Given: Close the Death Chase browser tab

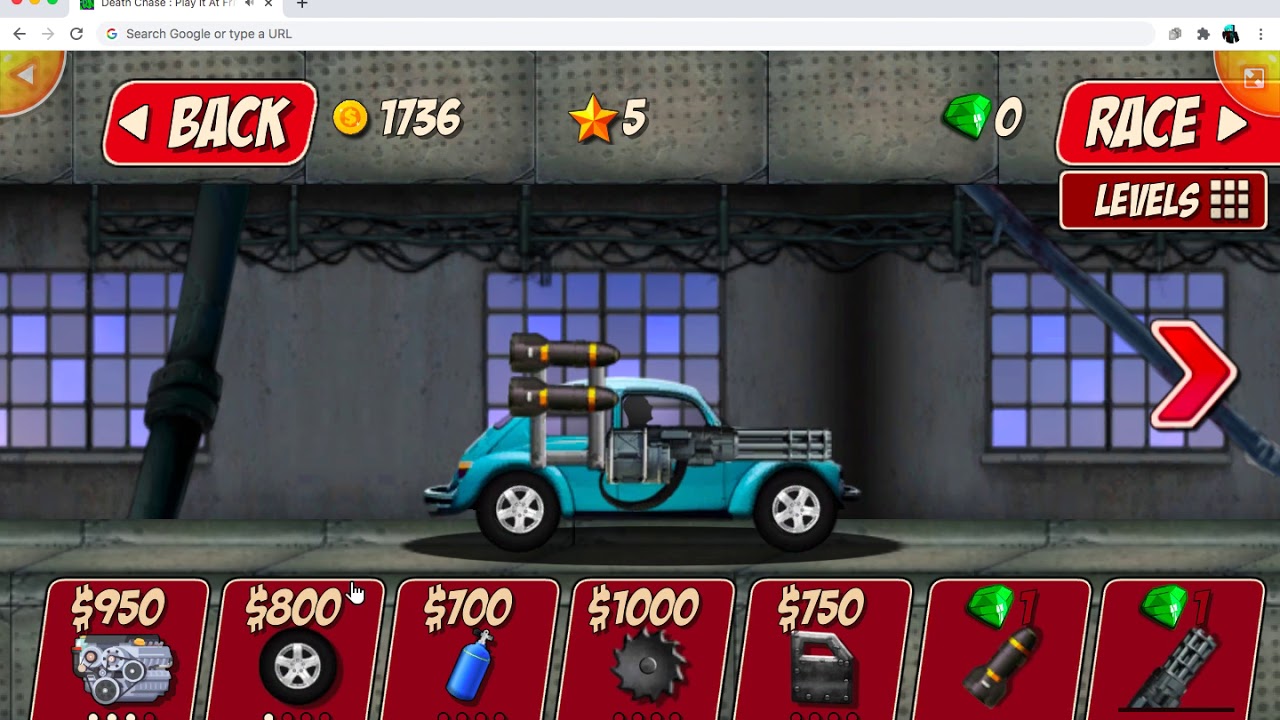Looking at the screenshot, I should [268, 4].
